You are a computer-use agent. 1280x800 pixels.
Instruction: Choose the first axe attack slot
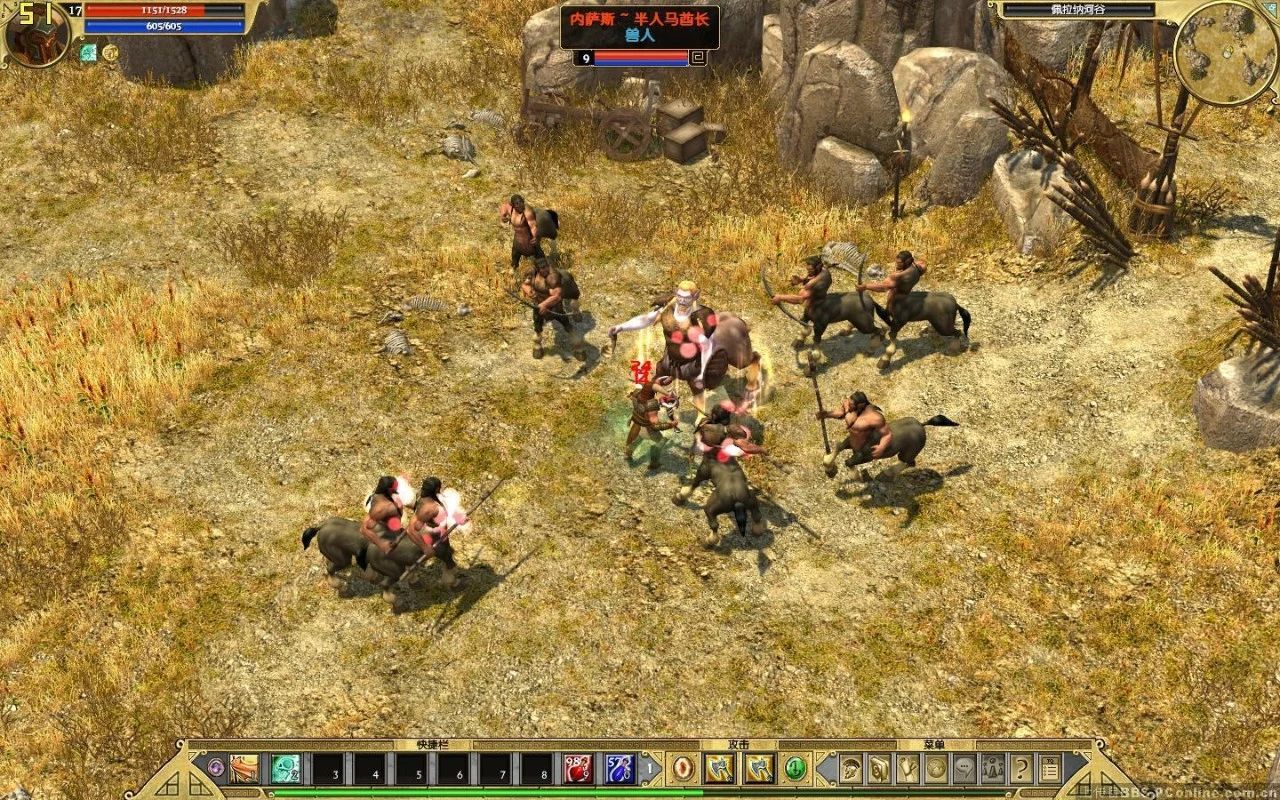(x=718, y=769)
